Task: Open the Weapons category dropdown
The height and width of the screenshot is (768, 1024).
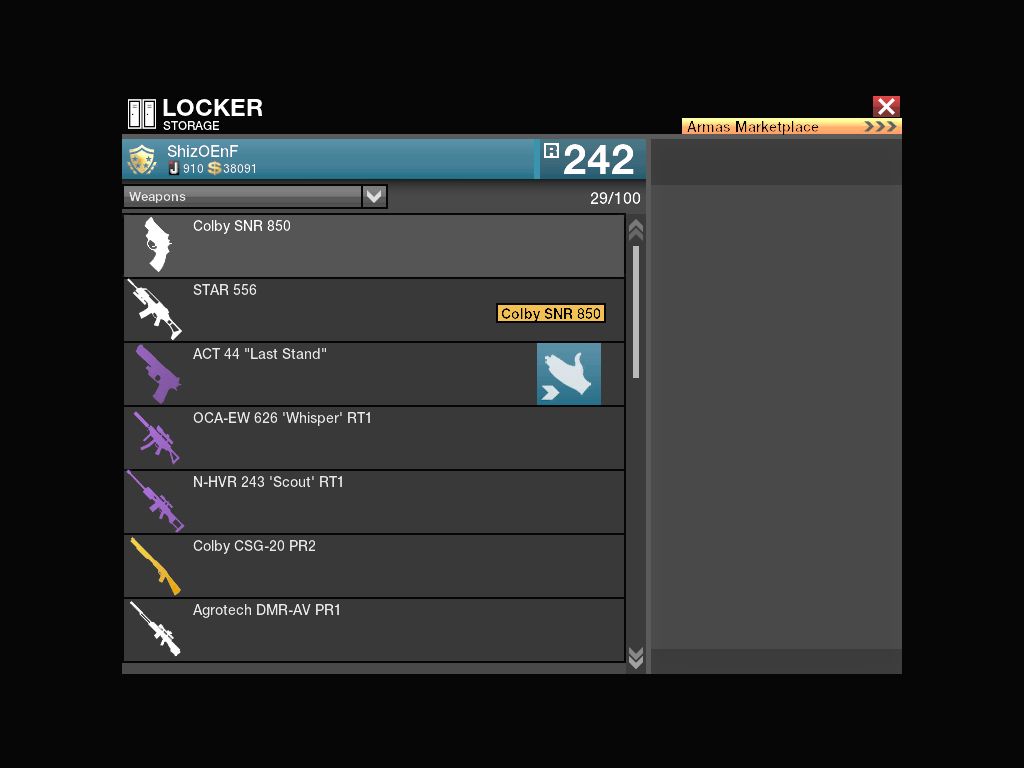Action: tap(374, 197)
